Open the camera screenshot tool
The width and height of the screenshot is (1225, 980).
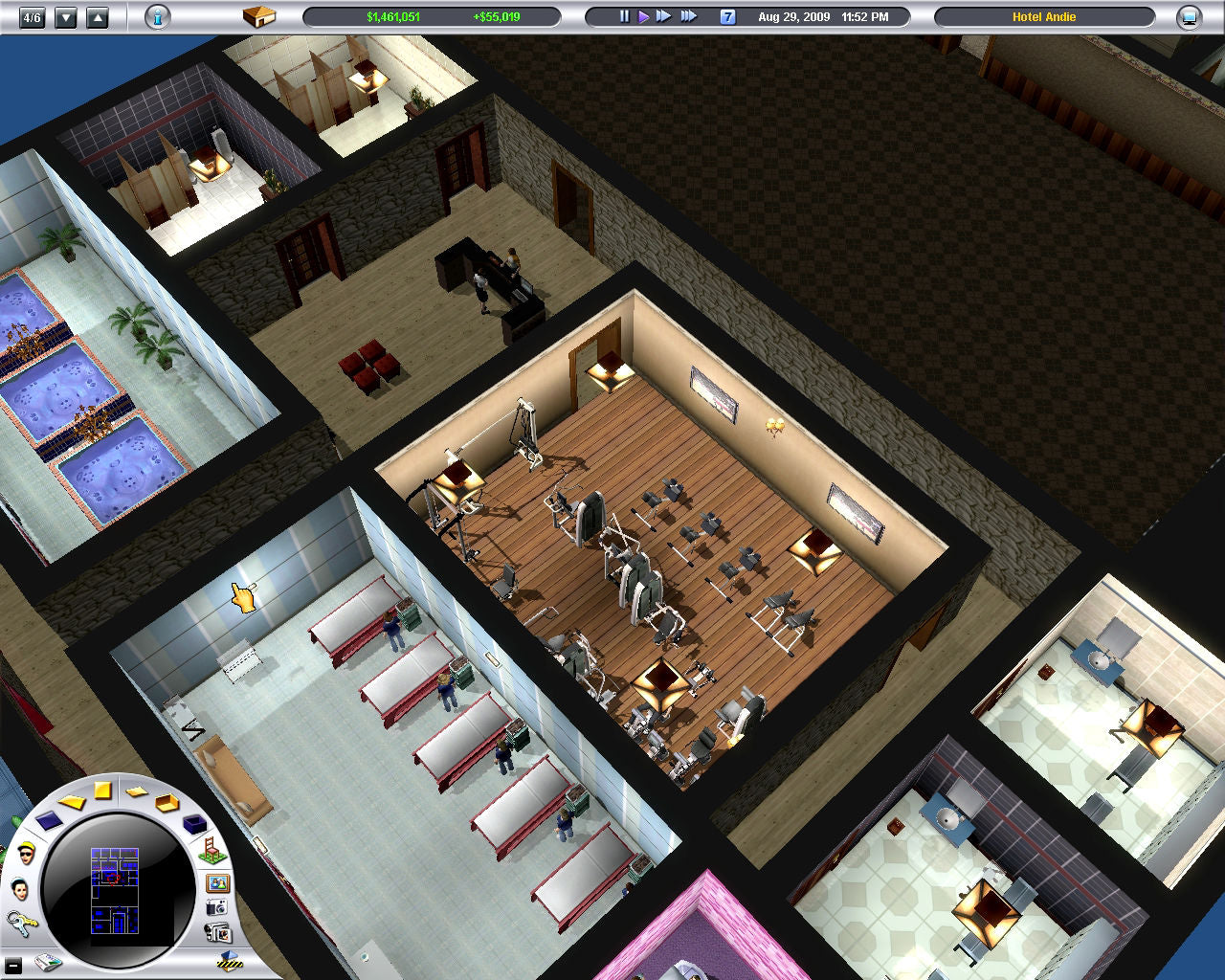[216, 907]
